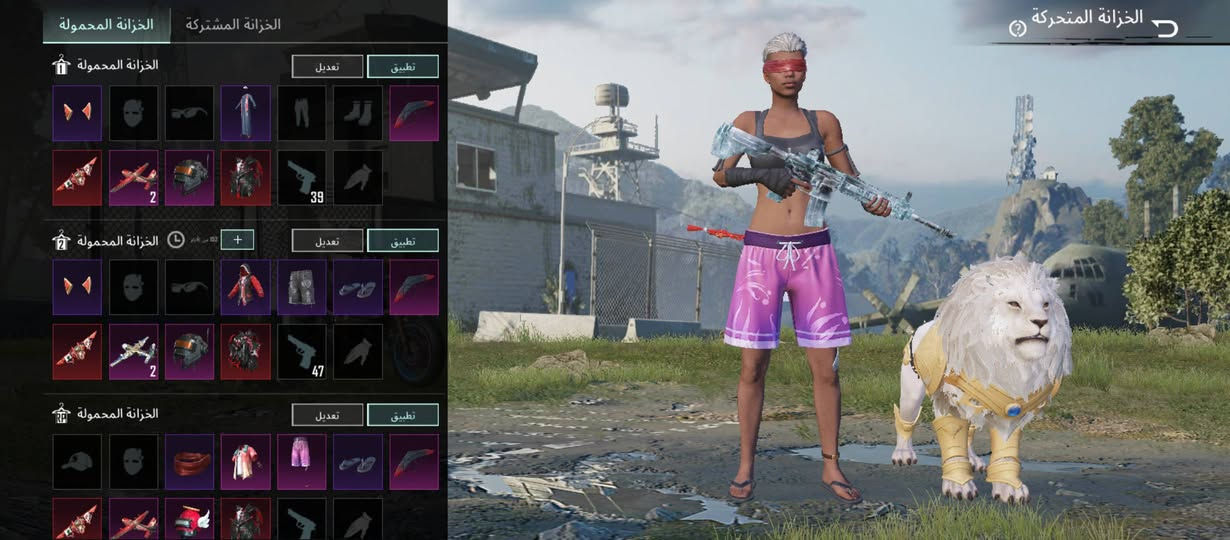Apply wardrobe 1 with its تطبيق button
1230x540 pixels.
click(x=402, y=66)
